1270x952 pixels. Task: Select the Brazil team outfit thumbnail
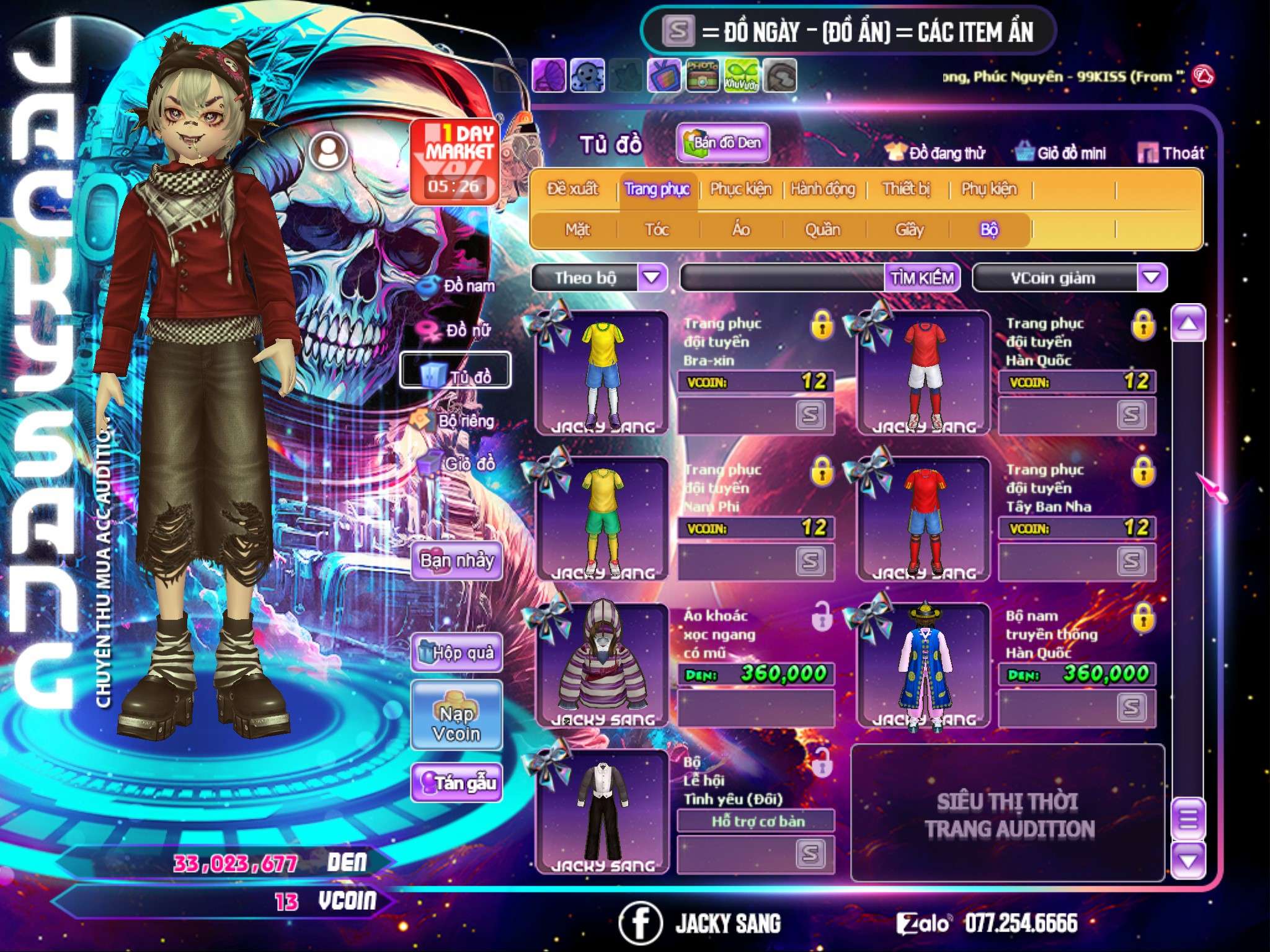pyautogui.click(x=602, y=373)
